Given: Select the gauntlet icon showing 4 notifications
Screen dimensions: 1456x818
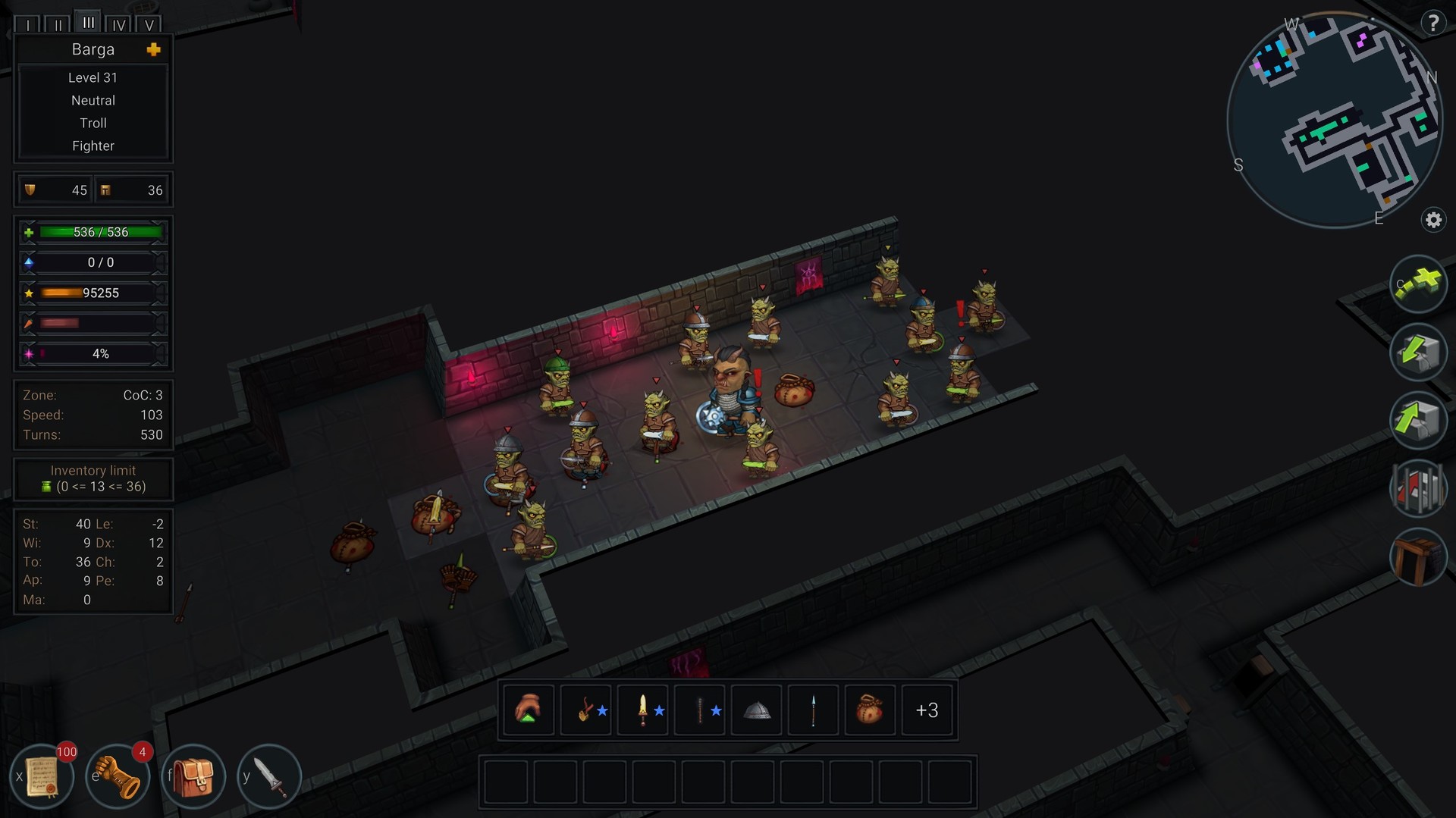Looking at the screenshot, I should 118,776.
